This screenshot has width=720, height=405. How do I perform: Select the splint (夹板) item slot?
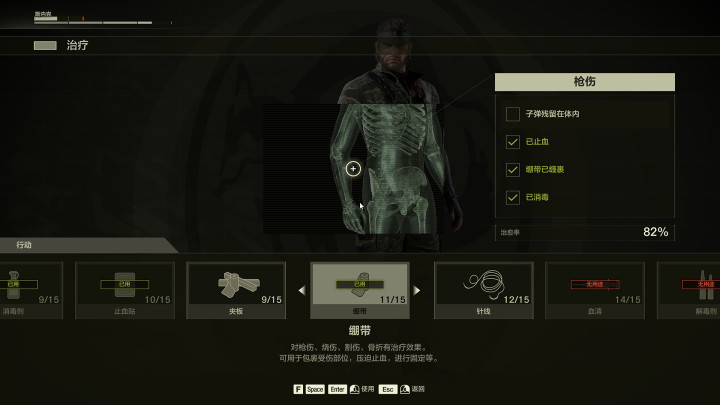[236, 290]
